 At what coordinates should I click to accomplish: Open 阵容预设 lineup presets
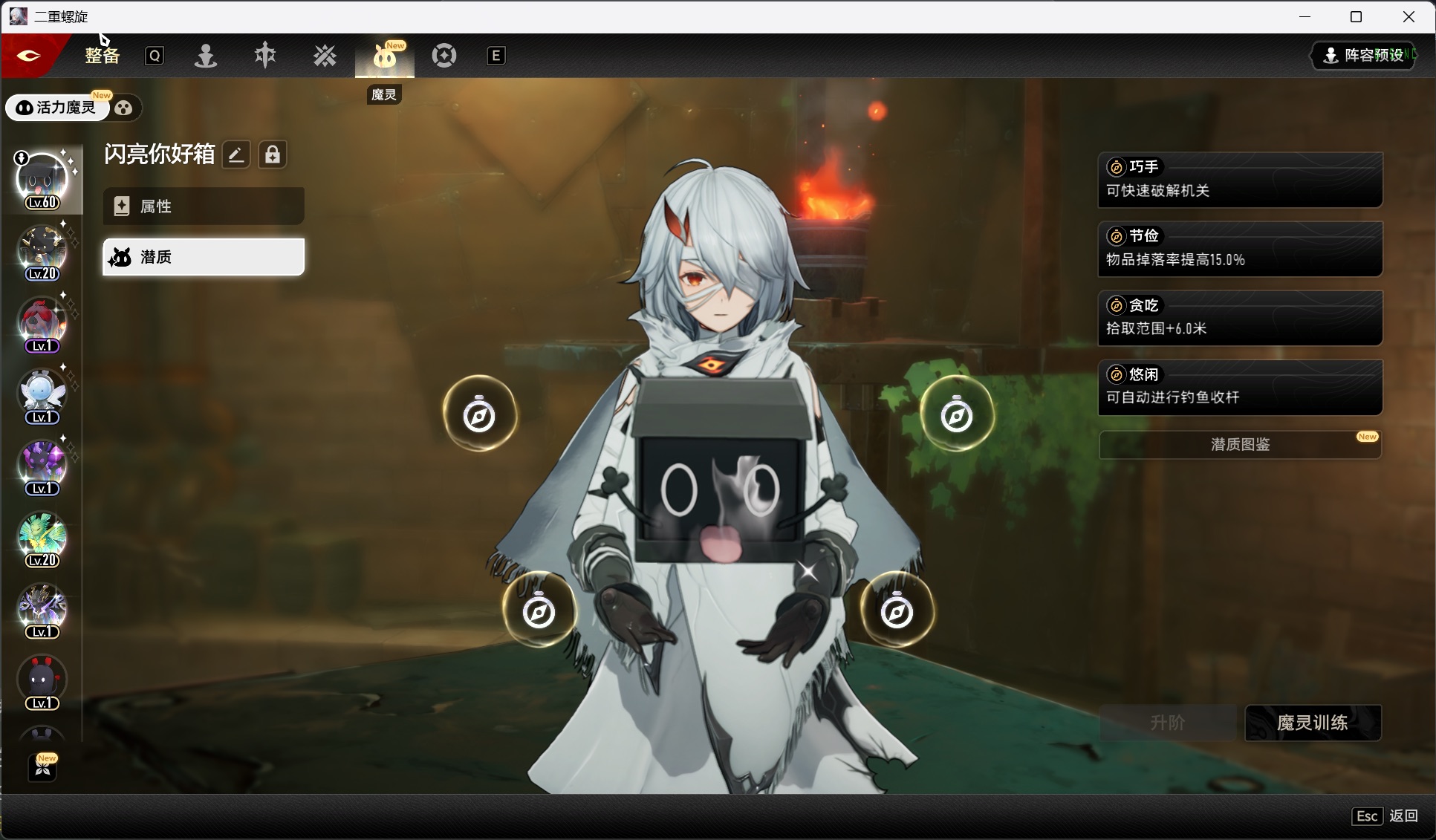1365,56
